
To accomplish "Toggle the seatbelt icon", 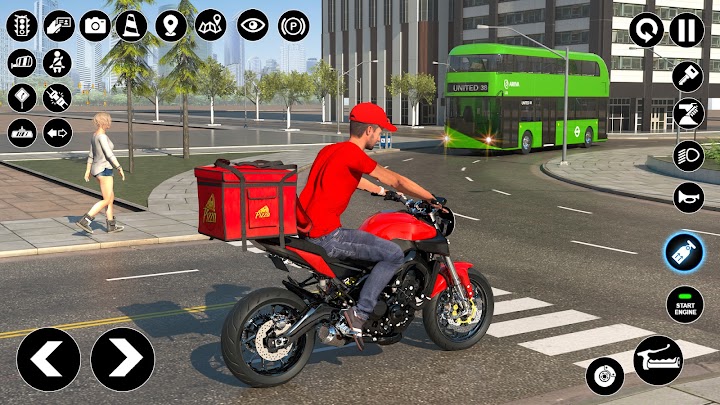I will point(57,62).
